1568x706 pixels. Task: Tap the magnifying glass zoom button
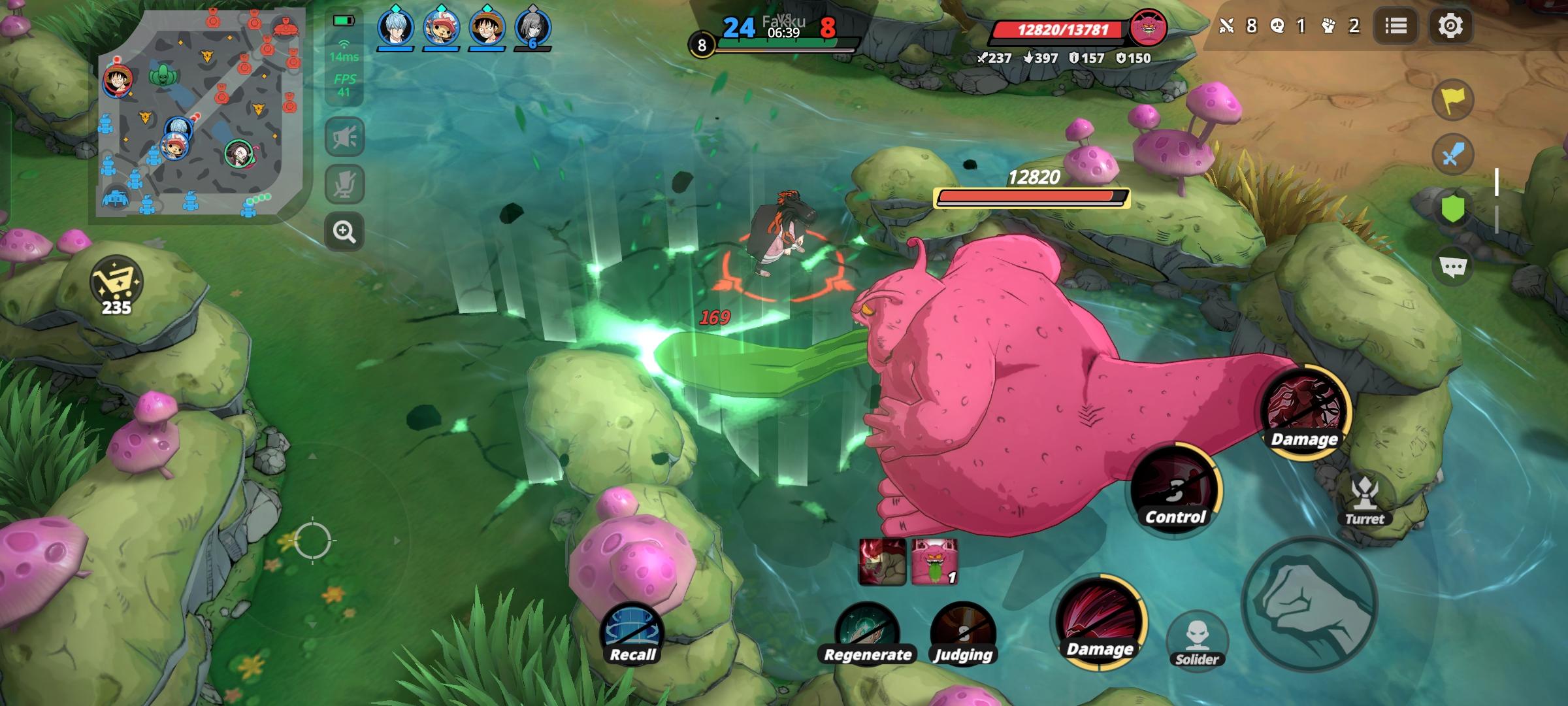pyautogui.click(x=344, y=231)
